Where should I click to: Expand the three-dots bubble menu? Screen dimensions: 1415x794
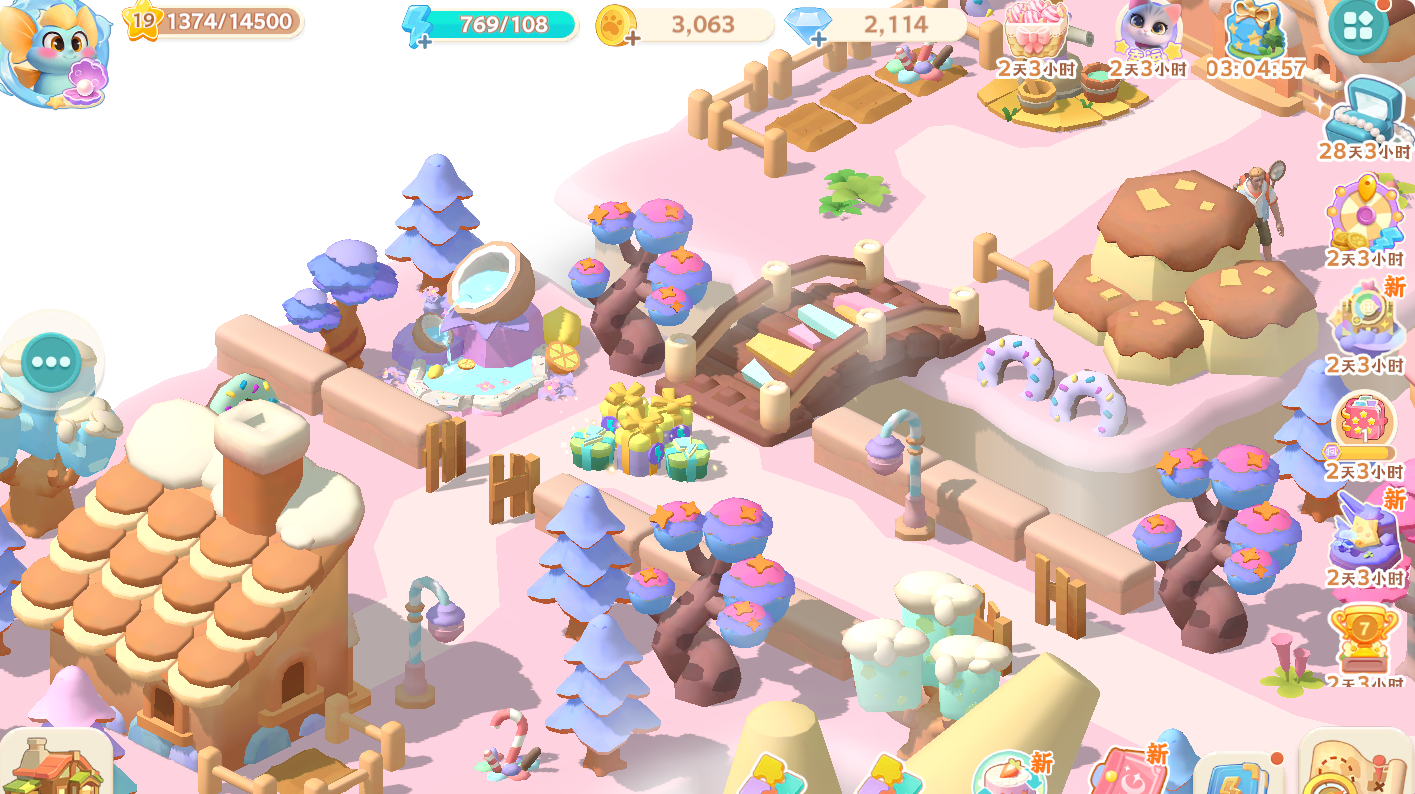click(52, 362)
